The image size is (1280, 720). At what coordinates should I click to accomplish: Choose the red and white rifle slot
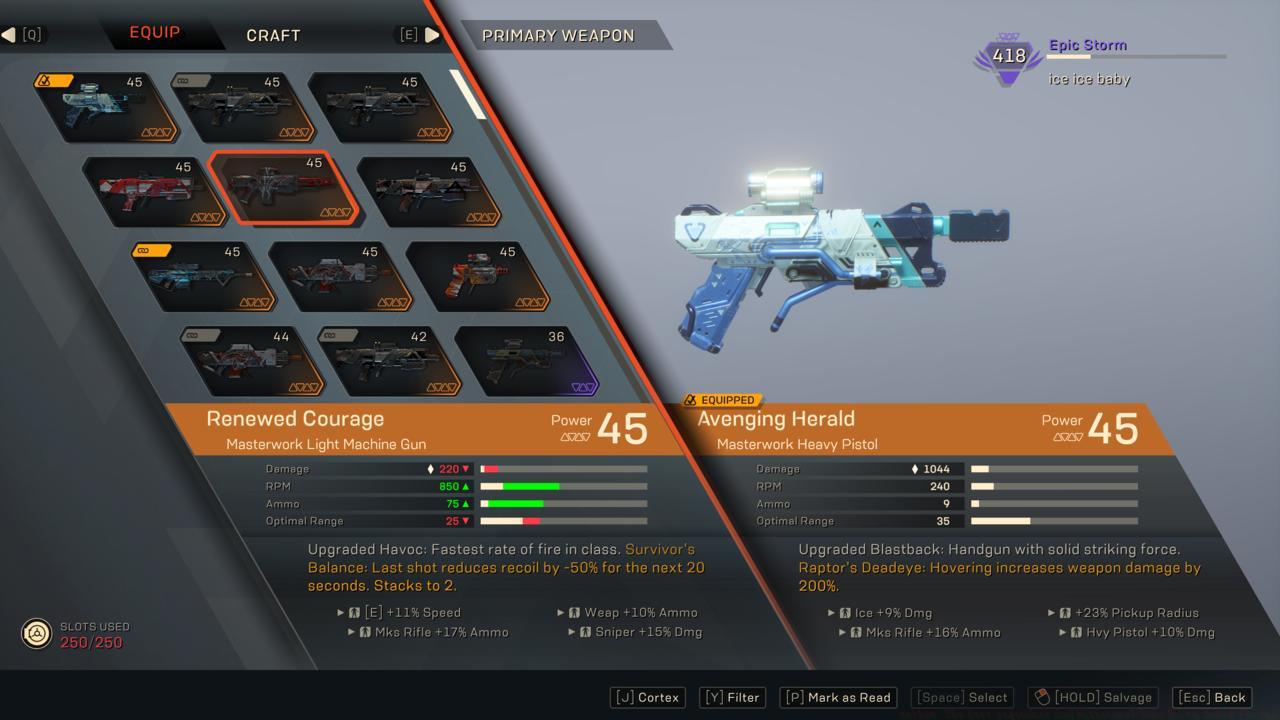coord(153,191)
